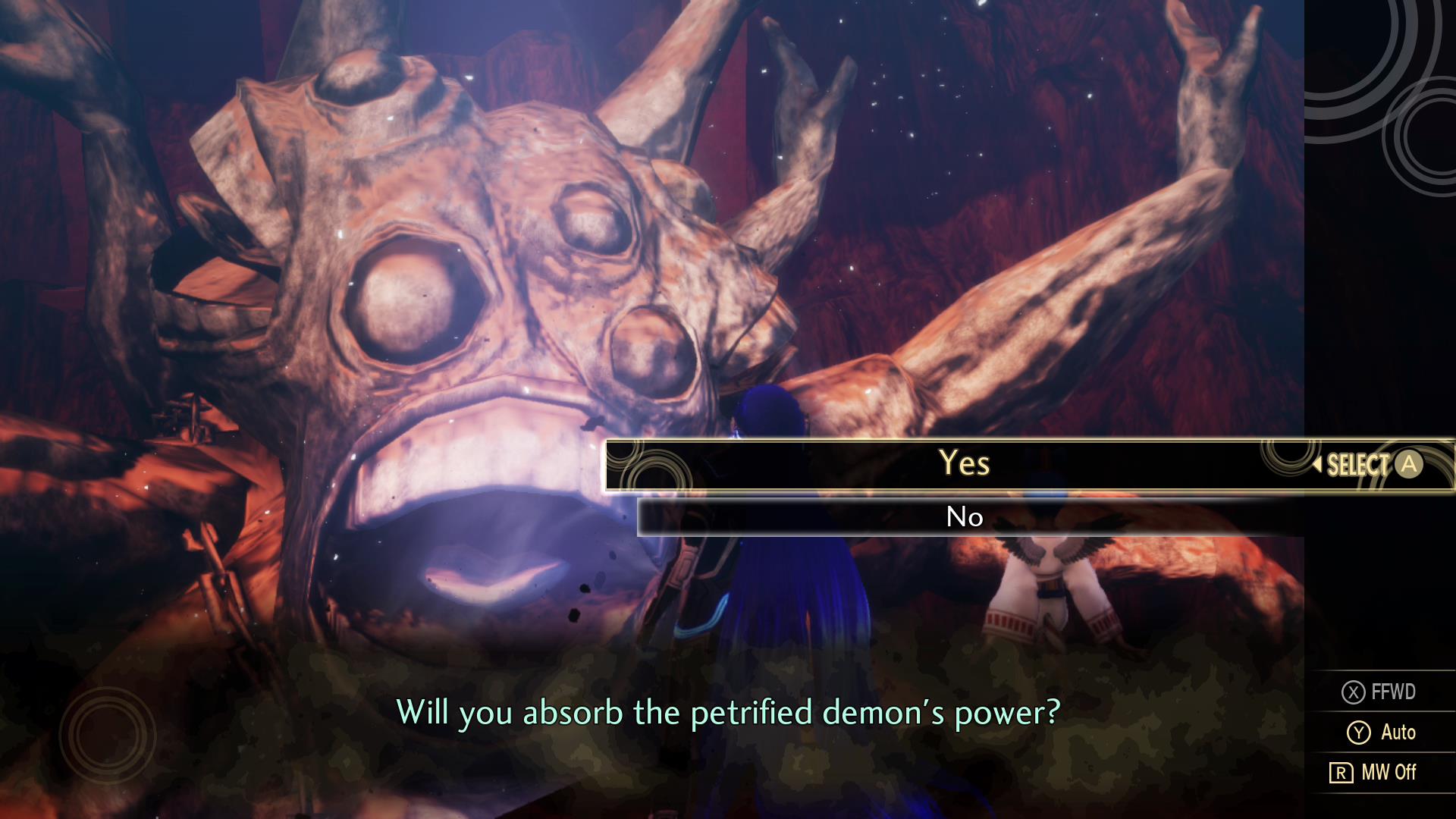Toggle the MW Off option
This screenshot has height=819, width=1456.
click(x=1373, y=772)
